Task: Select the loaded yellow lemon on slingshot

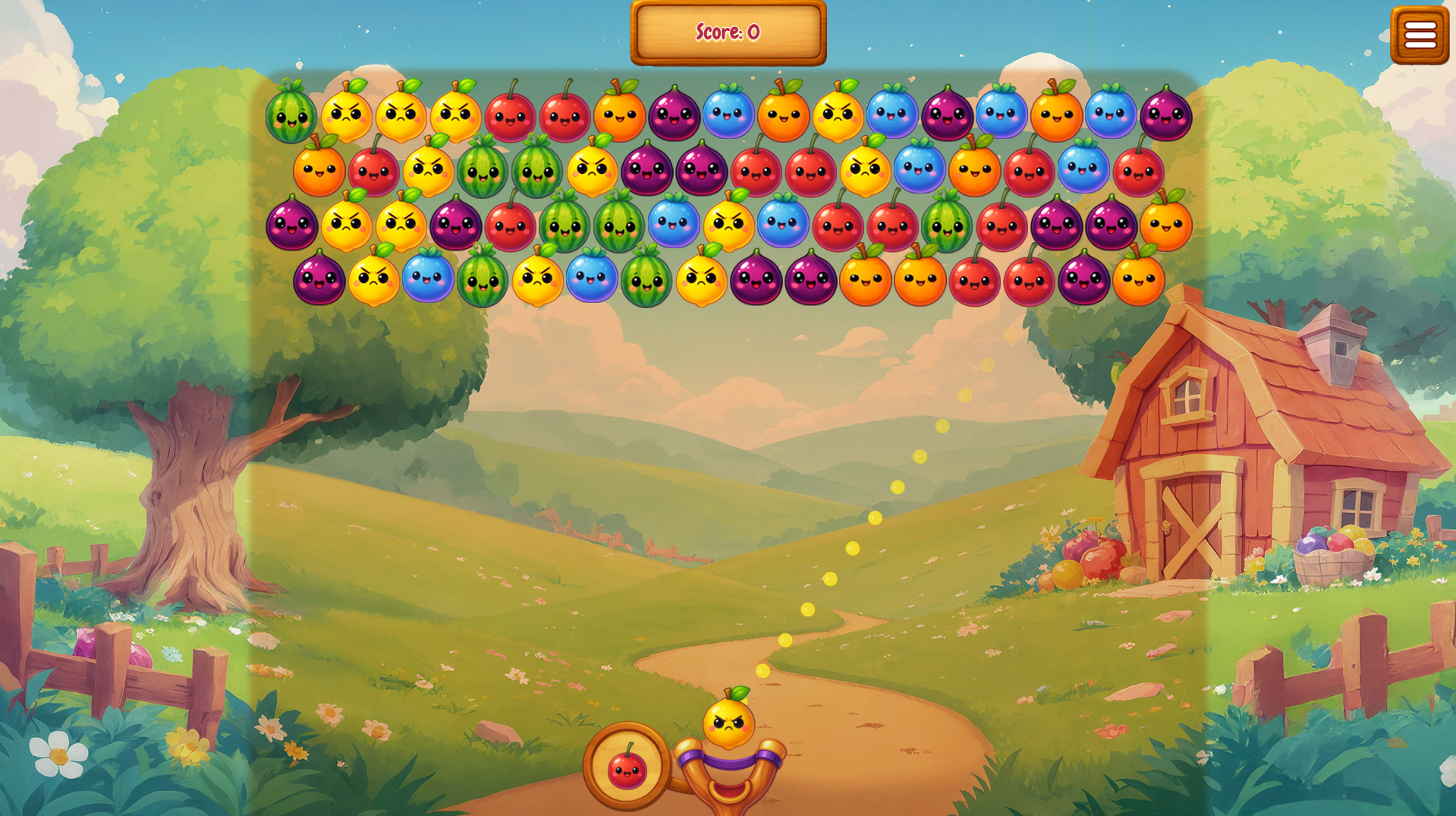Action: click(x=728, y=721)
